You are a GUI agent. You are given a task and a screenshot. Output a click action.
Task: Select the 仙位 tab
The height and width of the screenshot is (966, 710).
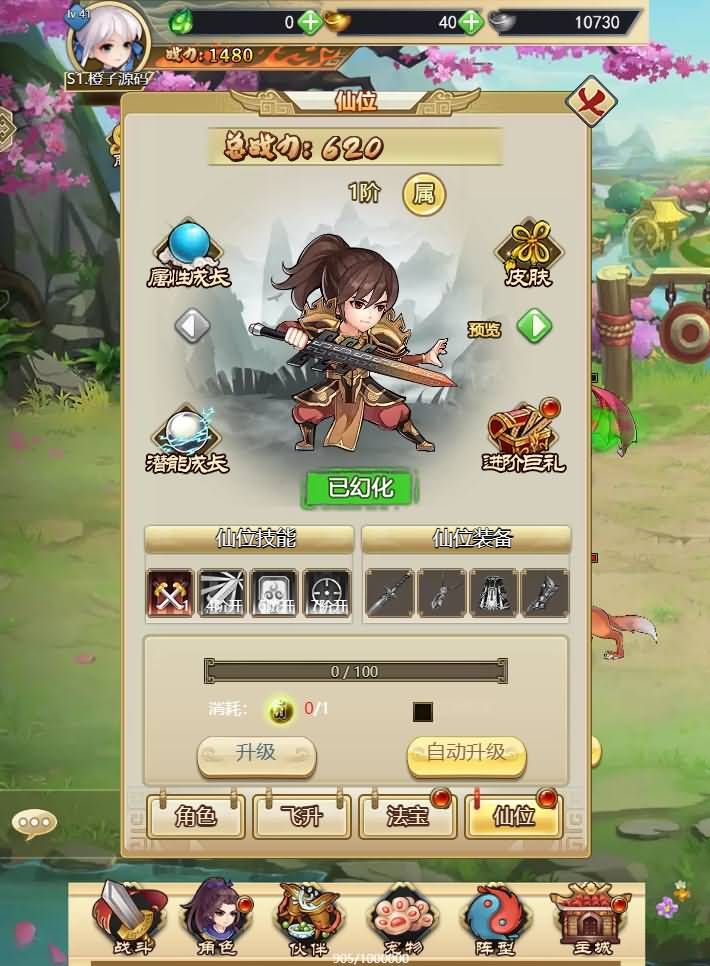tap(514, 816)
